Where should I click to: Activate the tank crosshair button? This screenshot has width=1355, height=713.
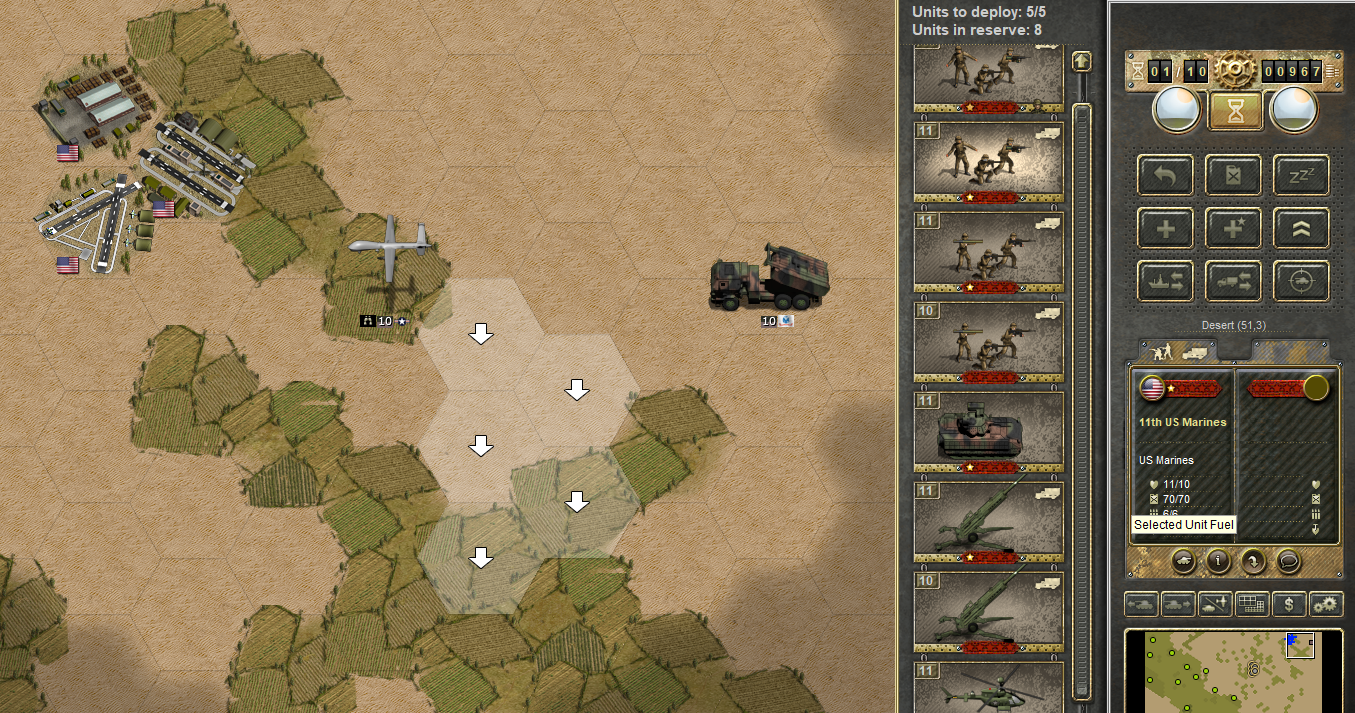click(x=1301, y=281)
